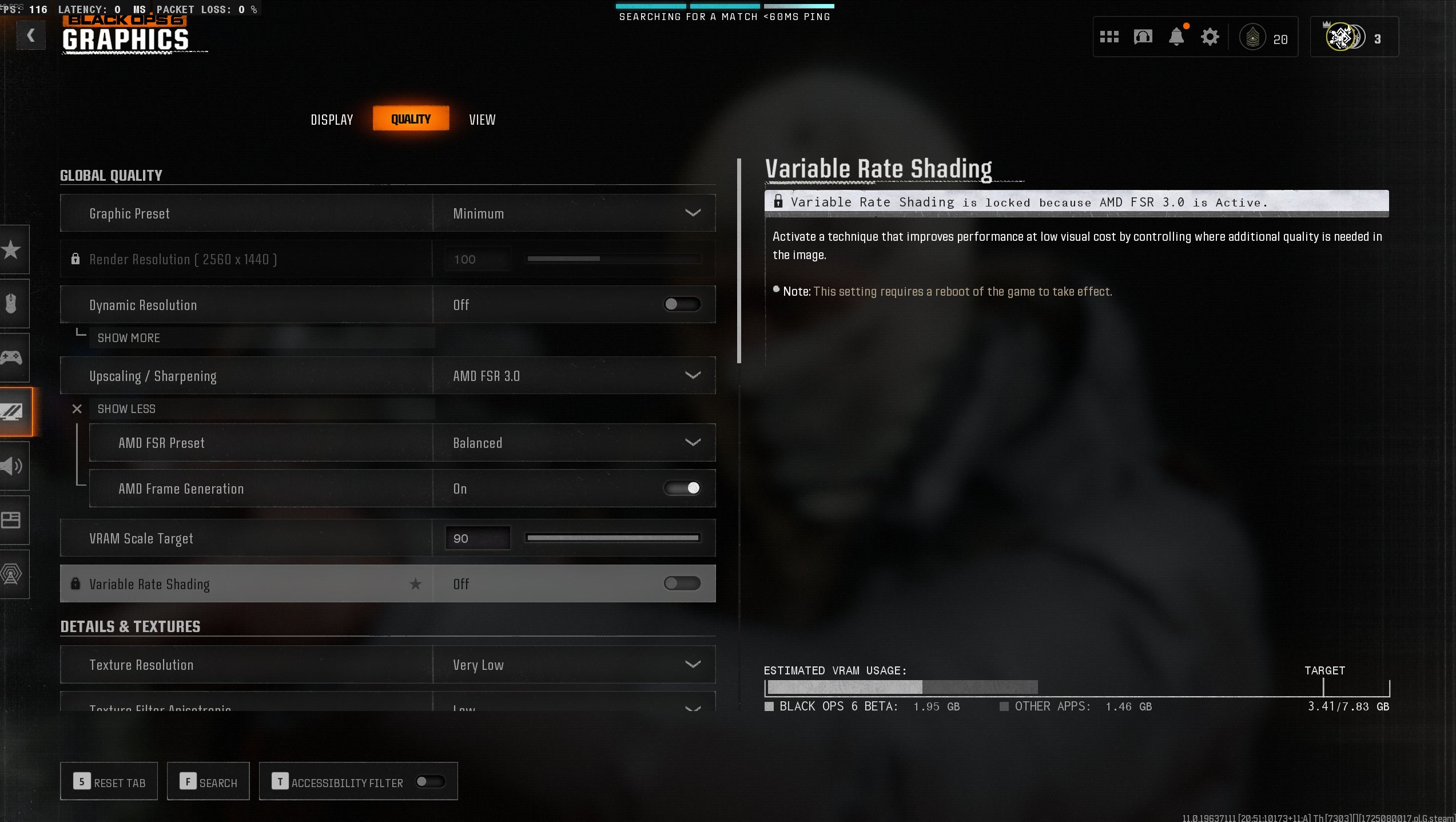Open interface settings from the sidebar
1456x822 pixels.
point(14,520)
